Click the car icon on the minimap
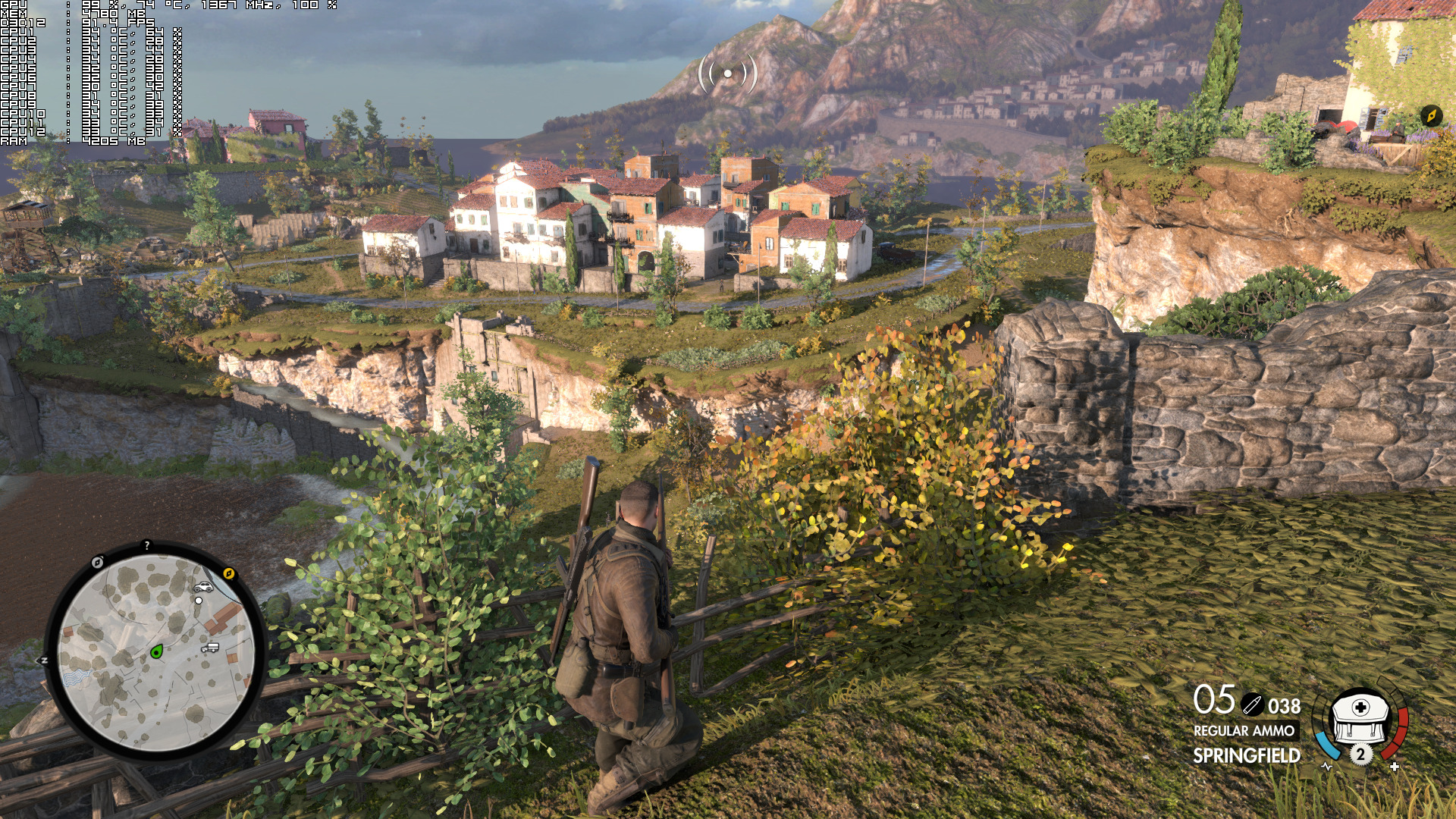1456x819 pixels. tap(203, 587)
